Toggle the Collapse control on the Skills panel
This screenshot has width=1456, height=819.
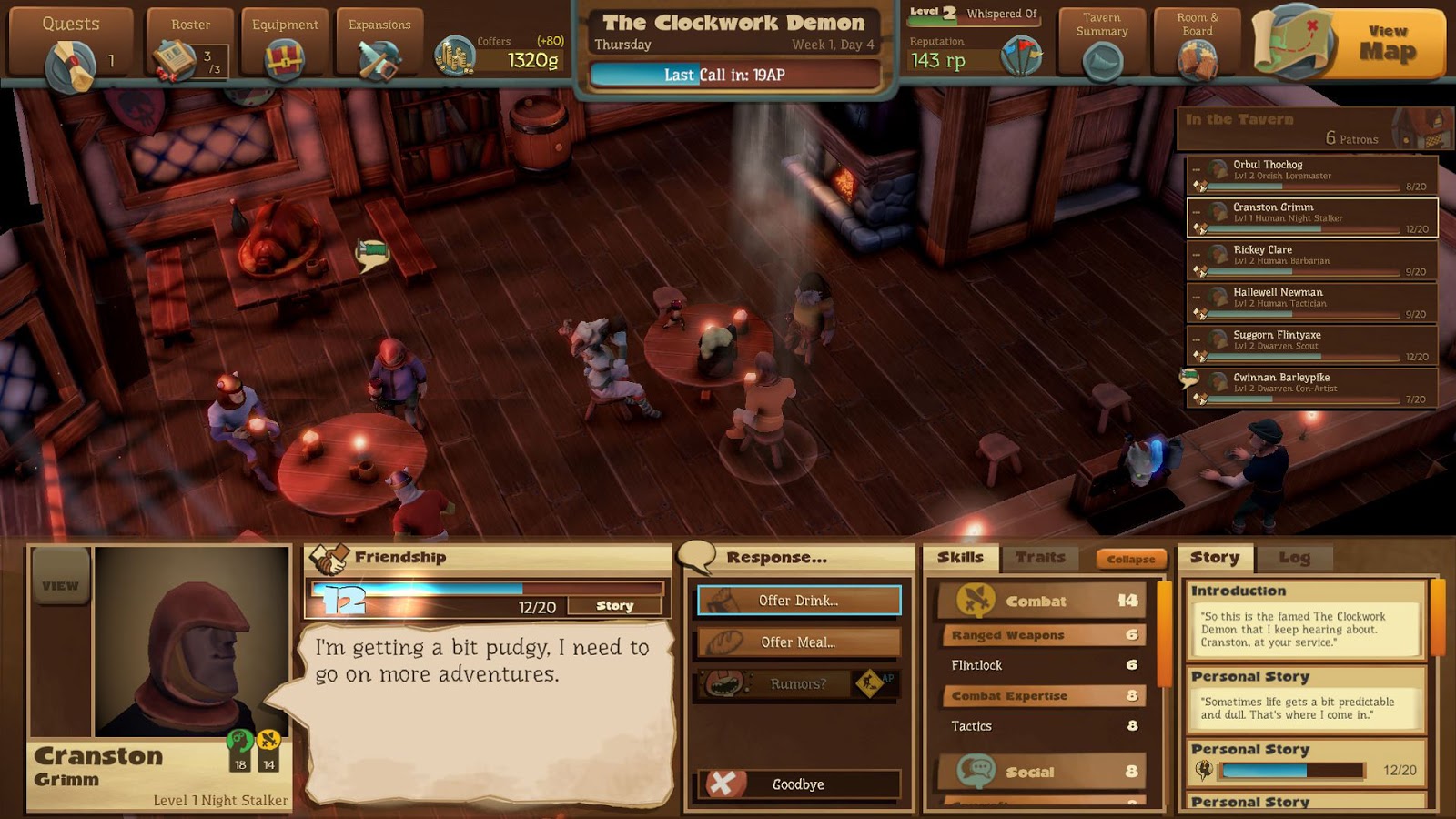coord(1131,559)
